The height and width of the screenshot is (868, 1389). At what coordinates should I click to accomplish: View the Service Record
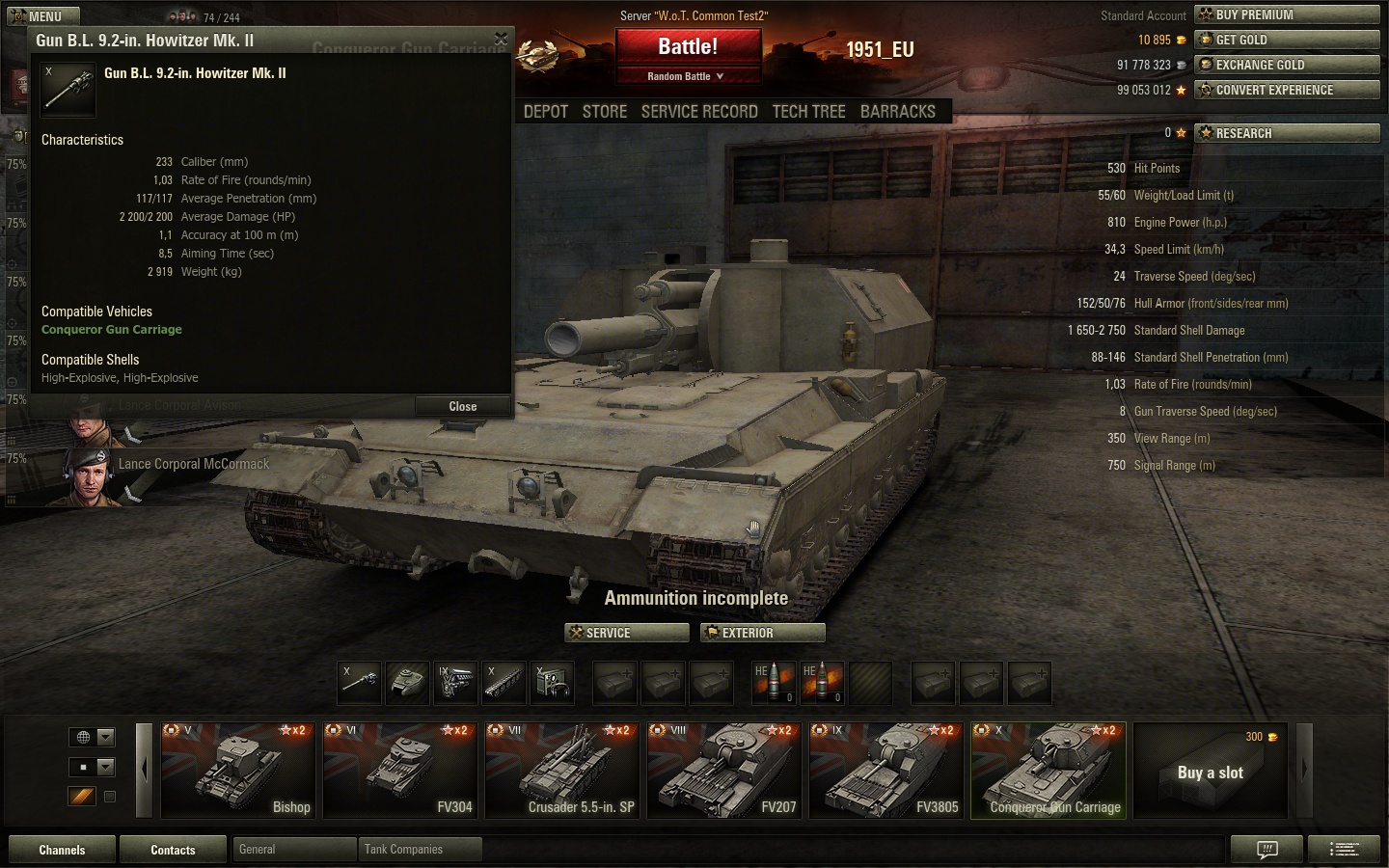(x=699, y=112)
